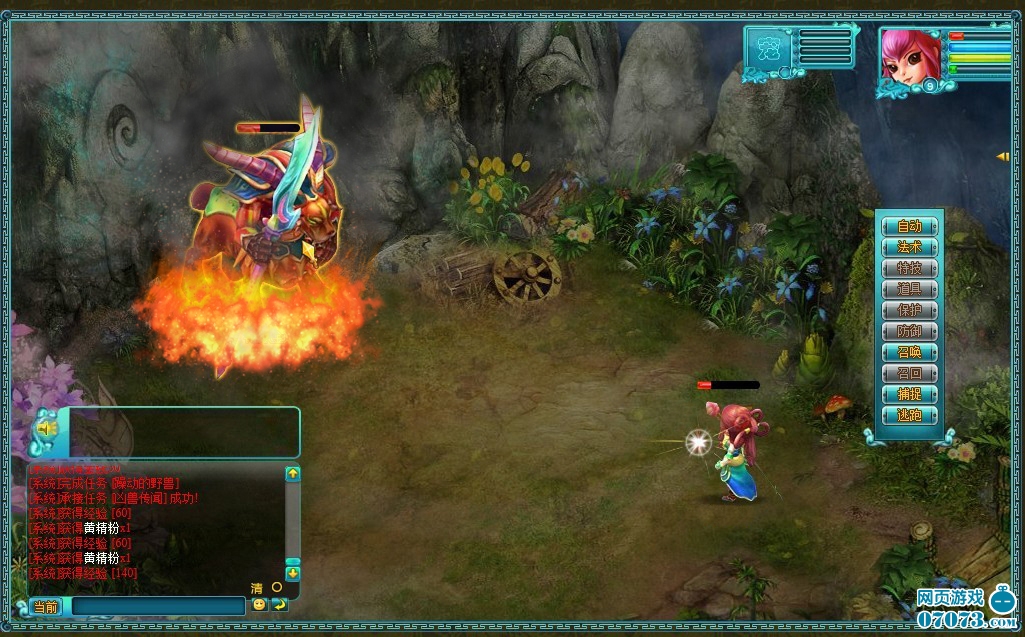Clear the chat log with 清
This screenshot has width=1025, height=637.
(x=257, y=588)
